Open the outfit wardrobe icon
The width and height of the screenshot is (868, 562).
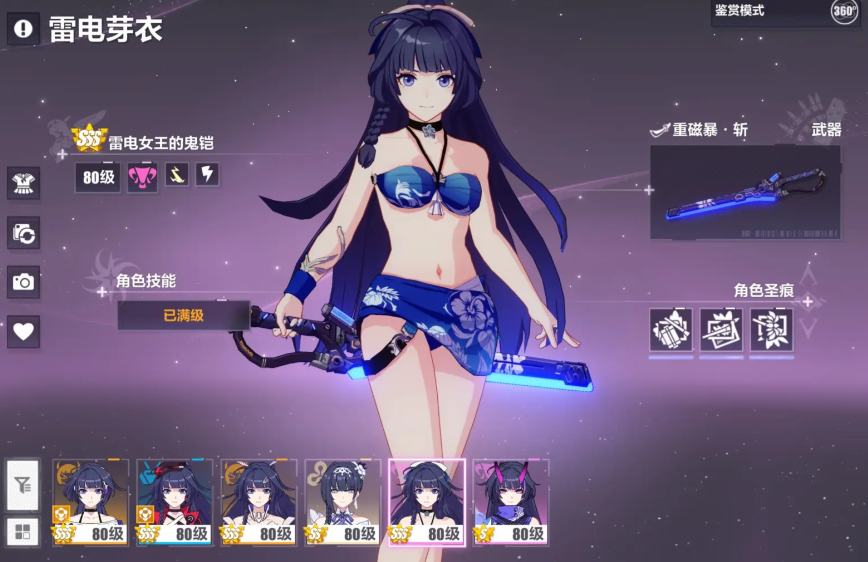tap(23, 183)
